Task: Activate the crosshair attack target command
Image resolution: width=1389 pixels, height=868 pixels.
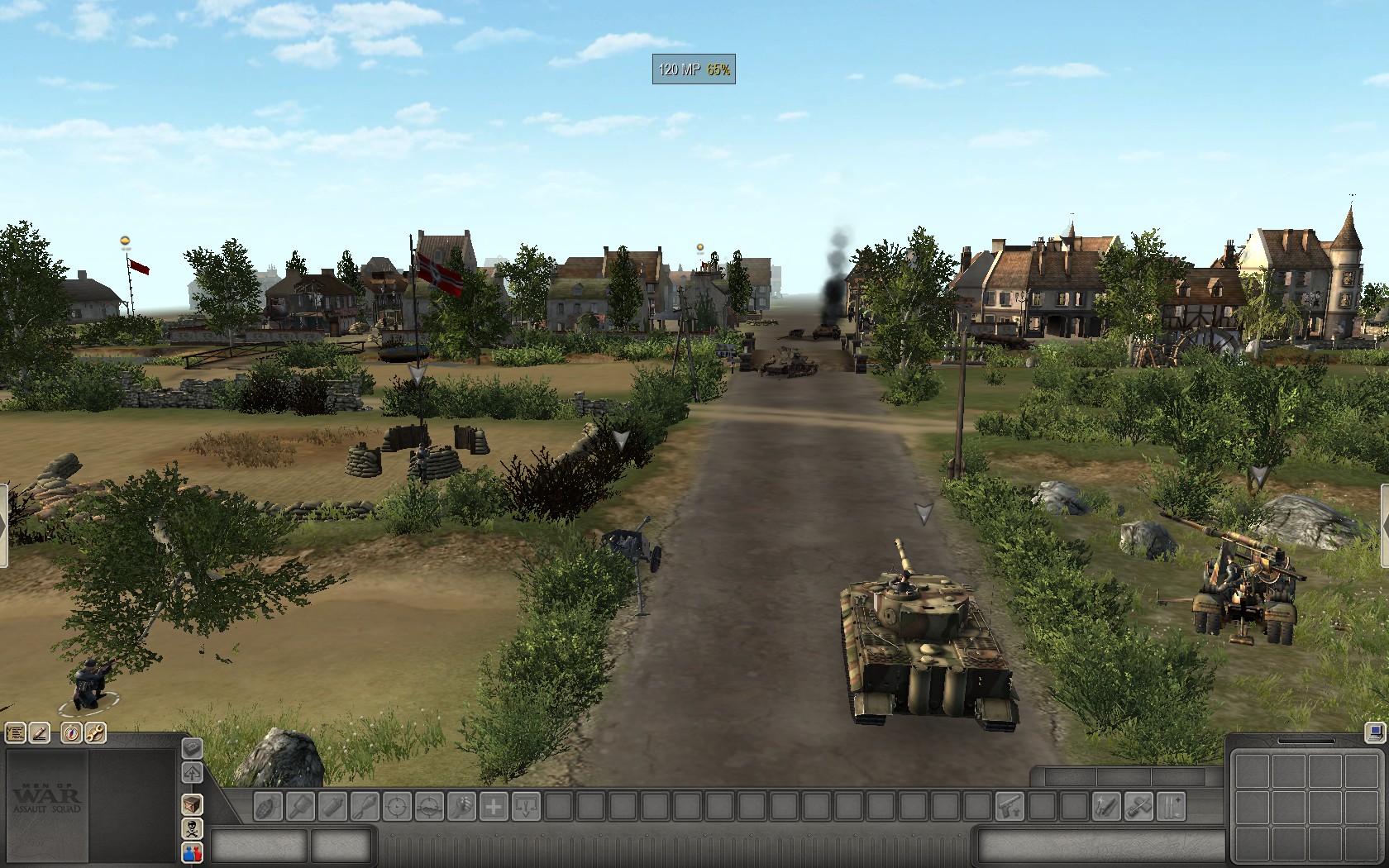Action: (397, 806)
